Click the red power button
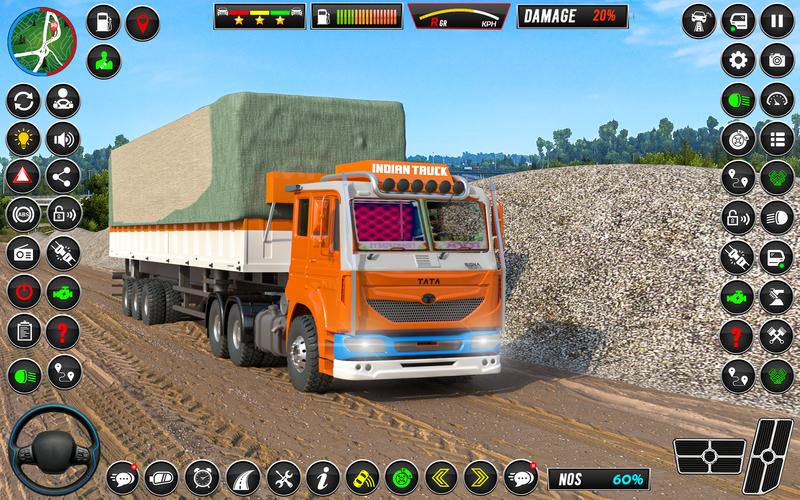 [23, 291]
